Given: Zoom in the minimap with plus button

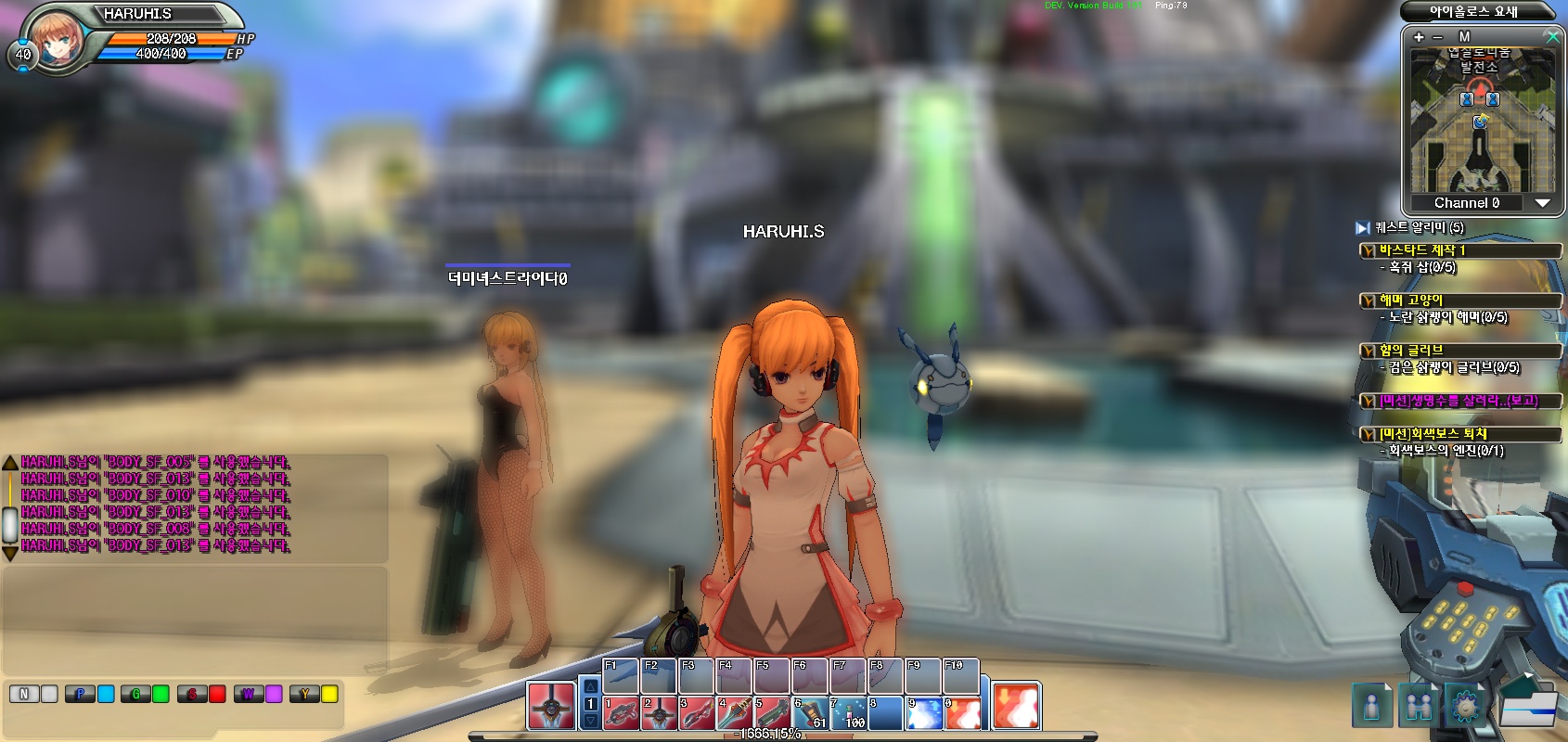Looking at the screenshot, I should coord(1419,37).
